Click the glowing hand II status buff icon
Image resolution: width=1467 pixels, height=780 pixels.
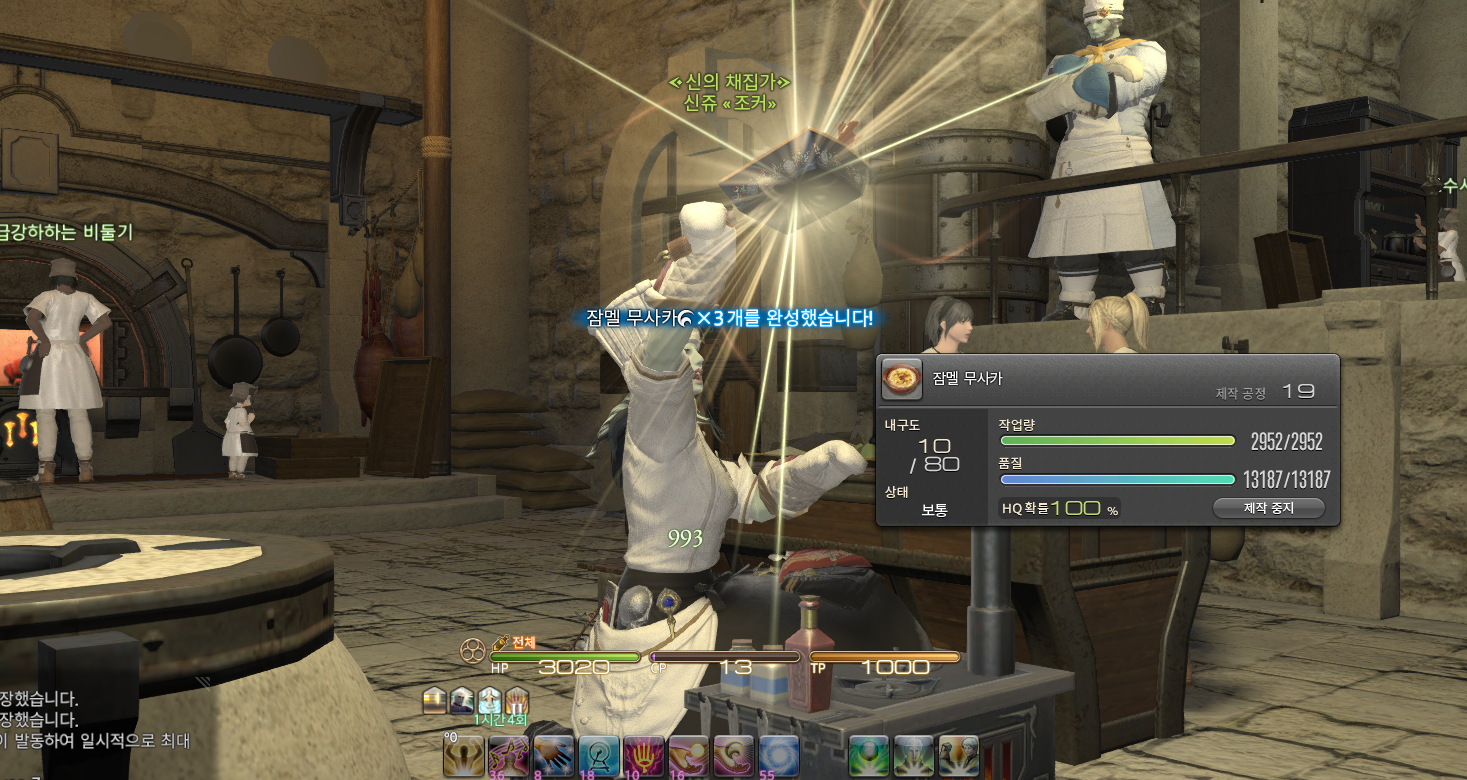click(516, 700)
